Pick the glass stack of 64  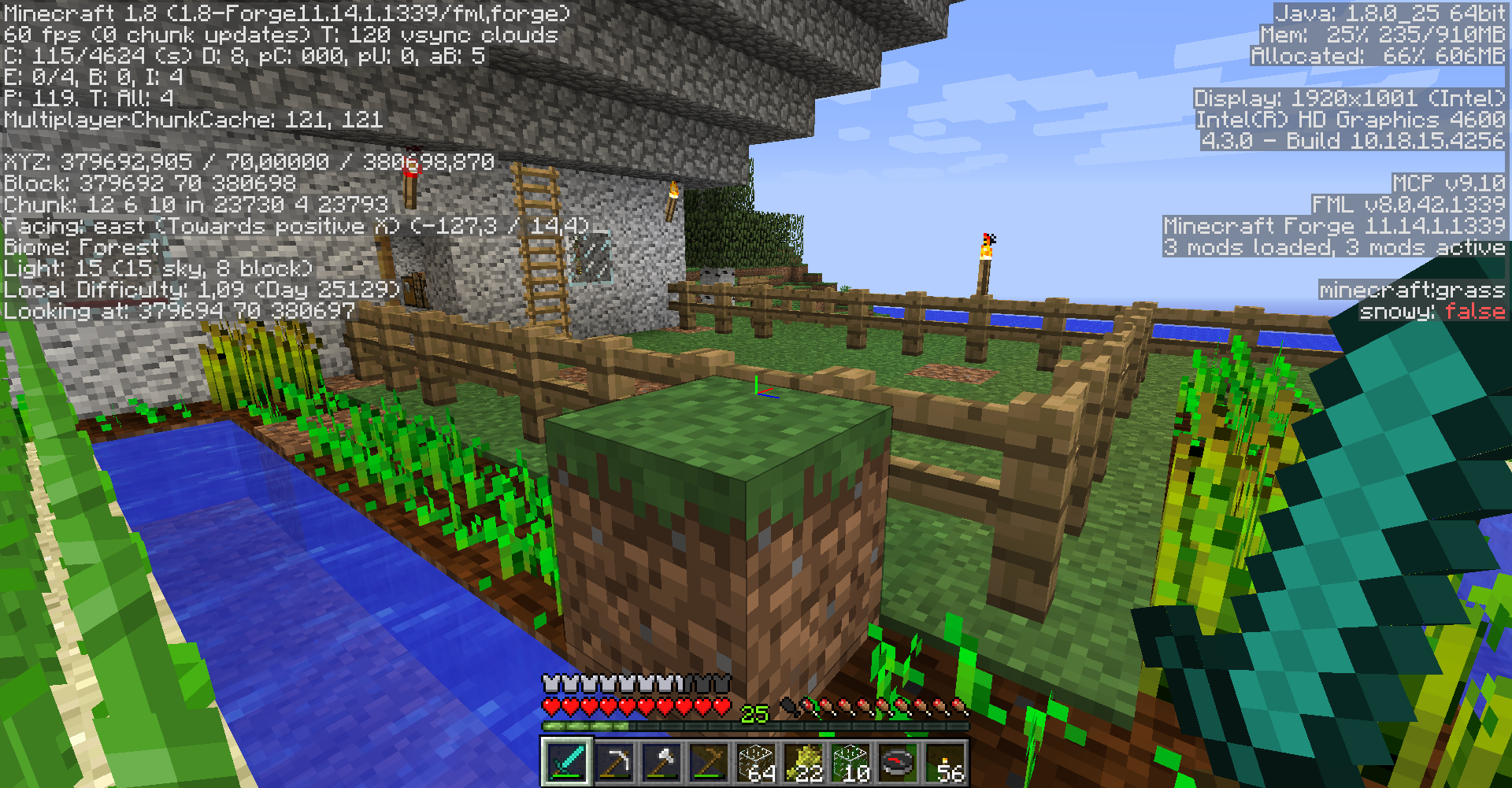point(756,761)
